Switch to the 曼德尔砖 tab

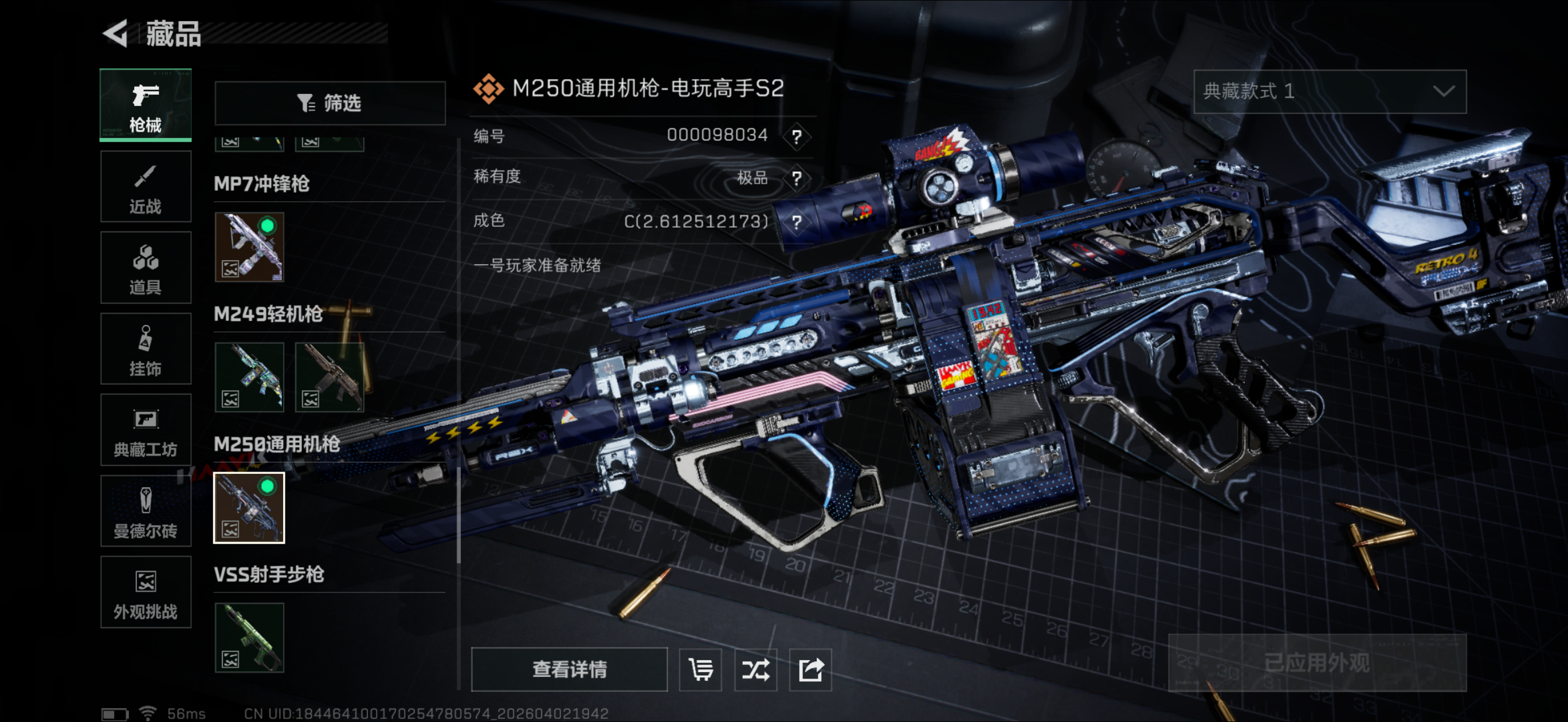146,511
